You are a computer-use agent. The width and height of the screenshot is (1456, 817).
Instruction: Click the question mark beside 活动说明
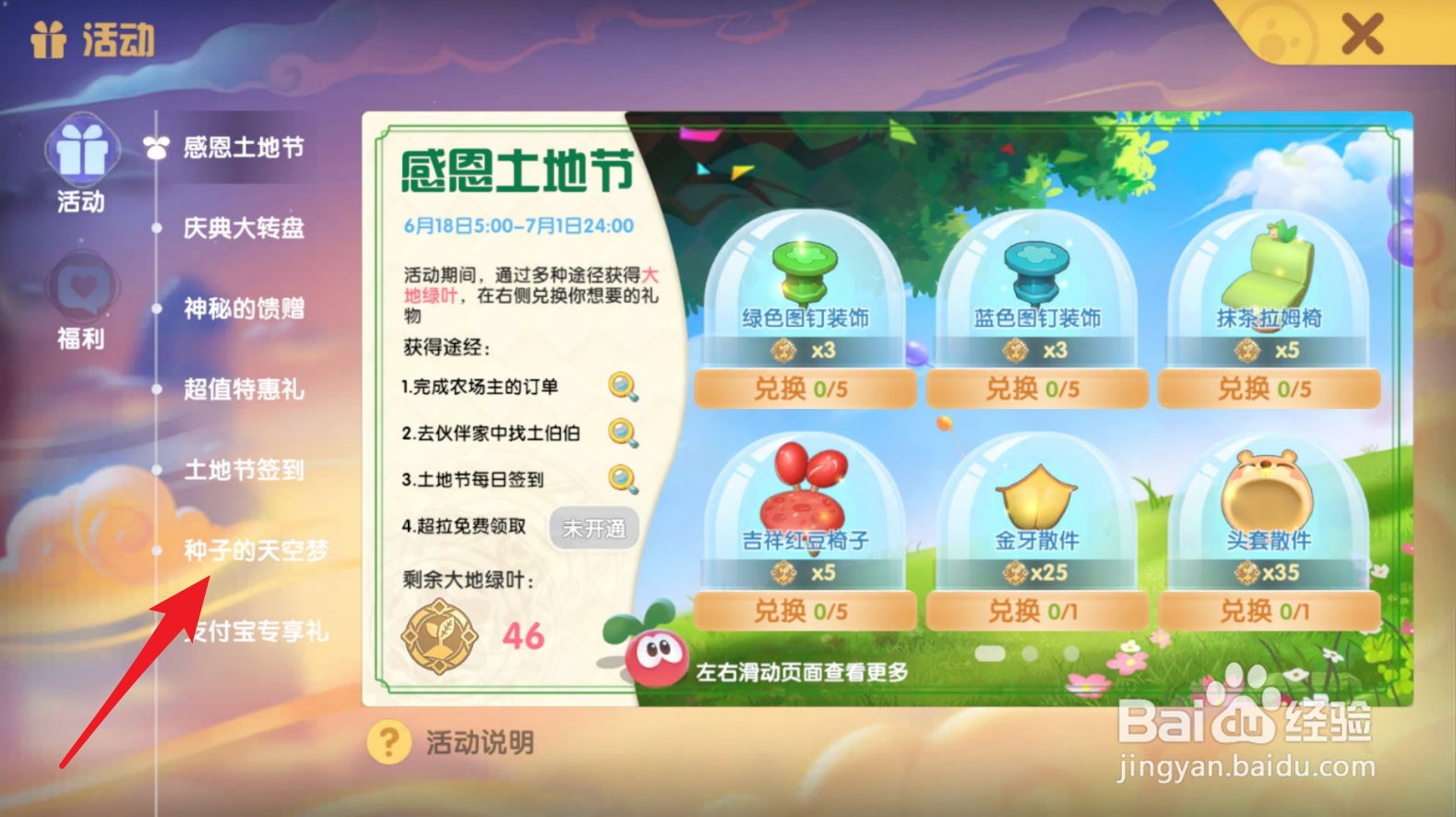389,740
